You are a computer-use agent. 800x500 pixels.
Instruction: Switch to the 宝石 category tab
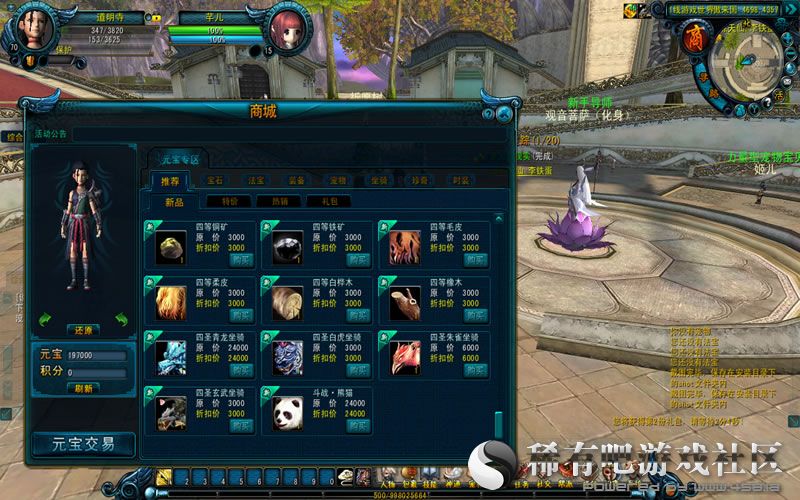[215, 181]
